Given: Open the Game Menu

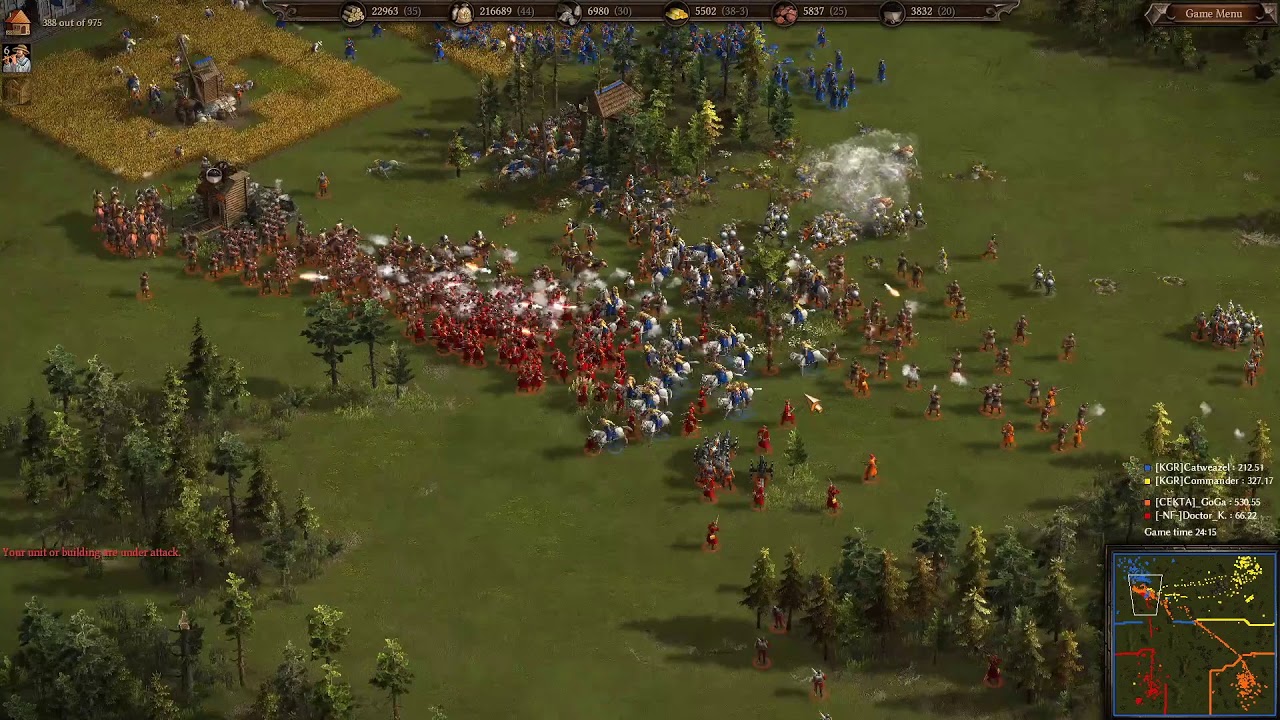Looking at the screenshot, I should coord(1215,13).
